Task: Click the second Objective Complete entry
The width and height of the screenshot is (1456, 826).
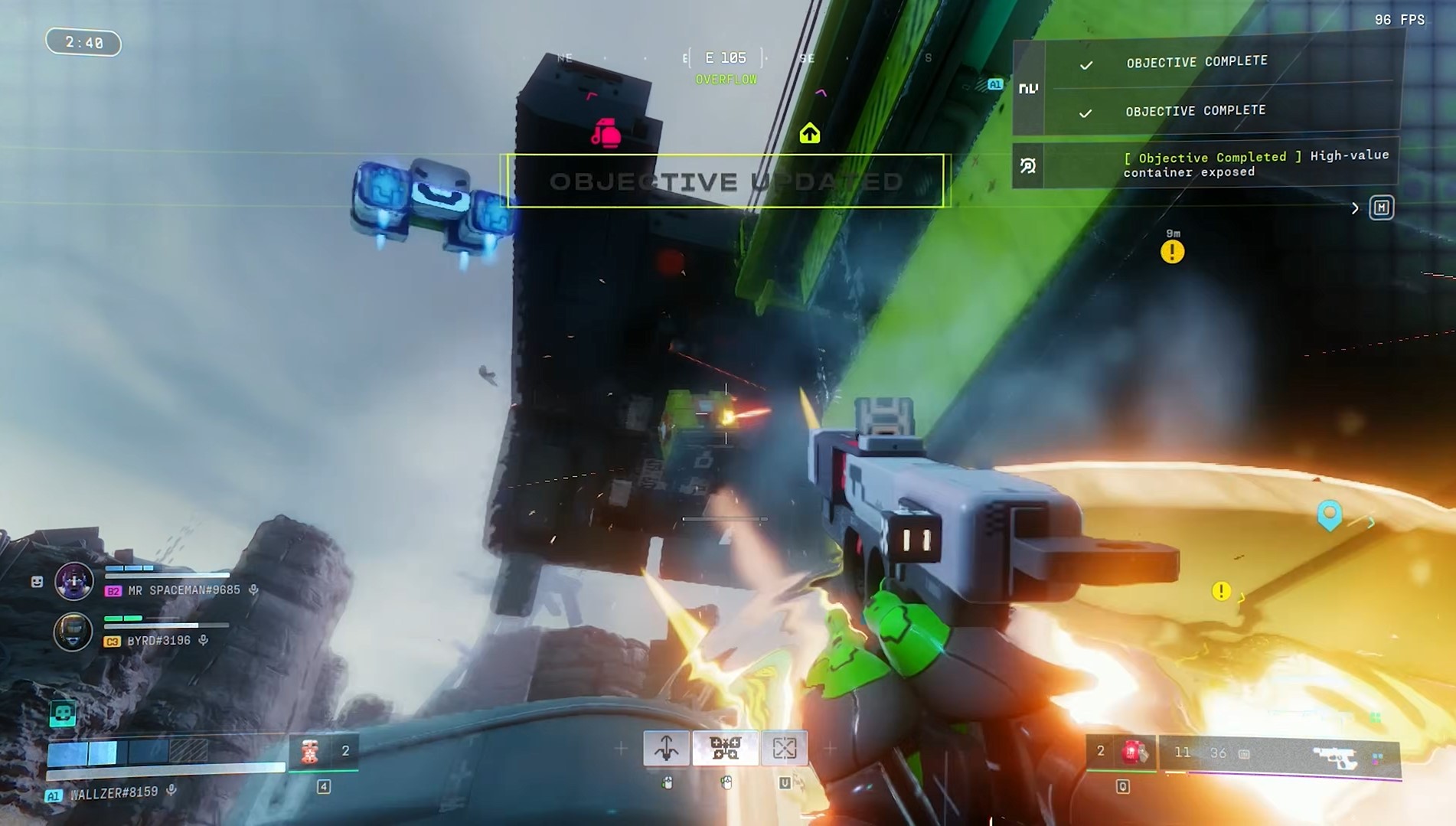Action: coord(1195,112)
